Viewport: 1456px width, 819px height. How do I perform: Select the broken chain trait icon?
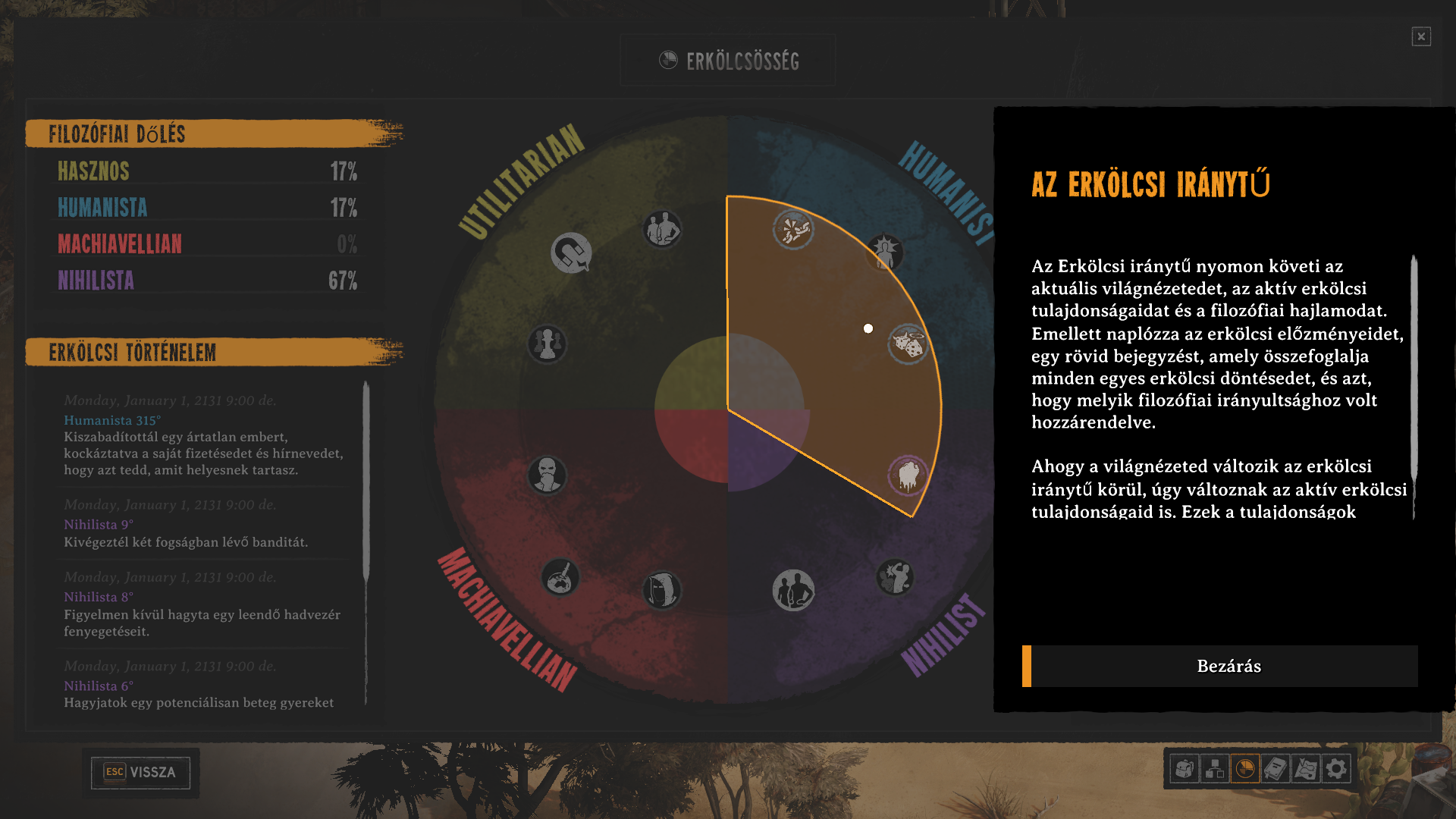coord(793,229)
